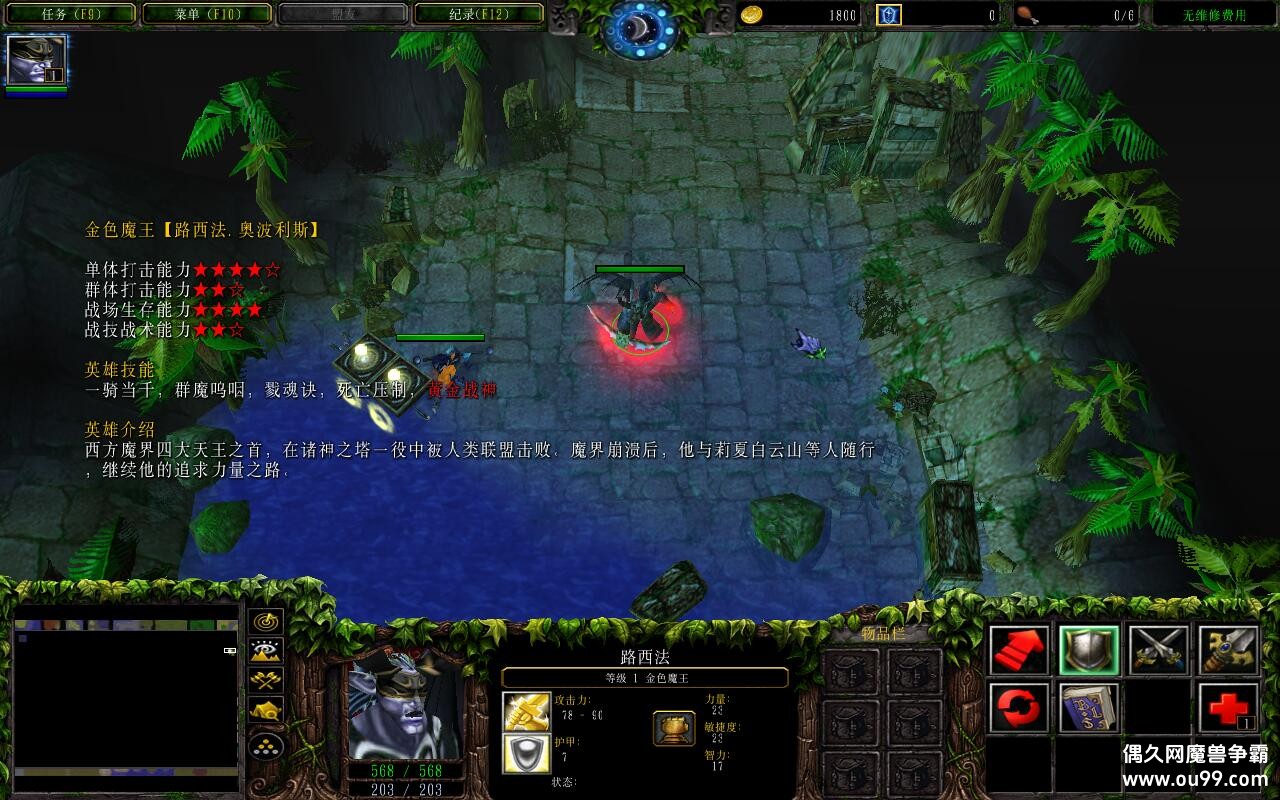Open the 纪录 (F12) log menu
Image resolution: width=1280 pixels, height=800 pixels.
point(478,14)
